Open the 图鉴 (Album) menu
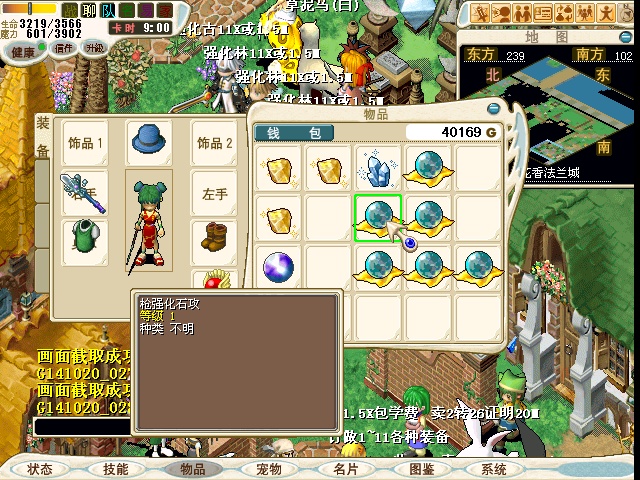640x480 pixels. 421,468
